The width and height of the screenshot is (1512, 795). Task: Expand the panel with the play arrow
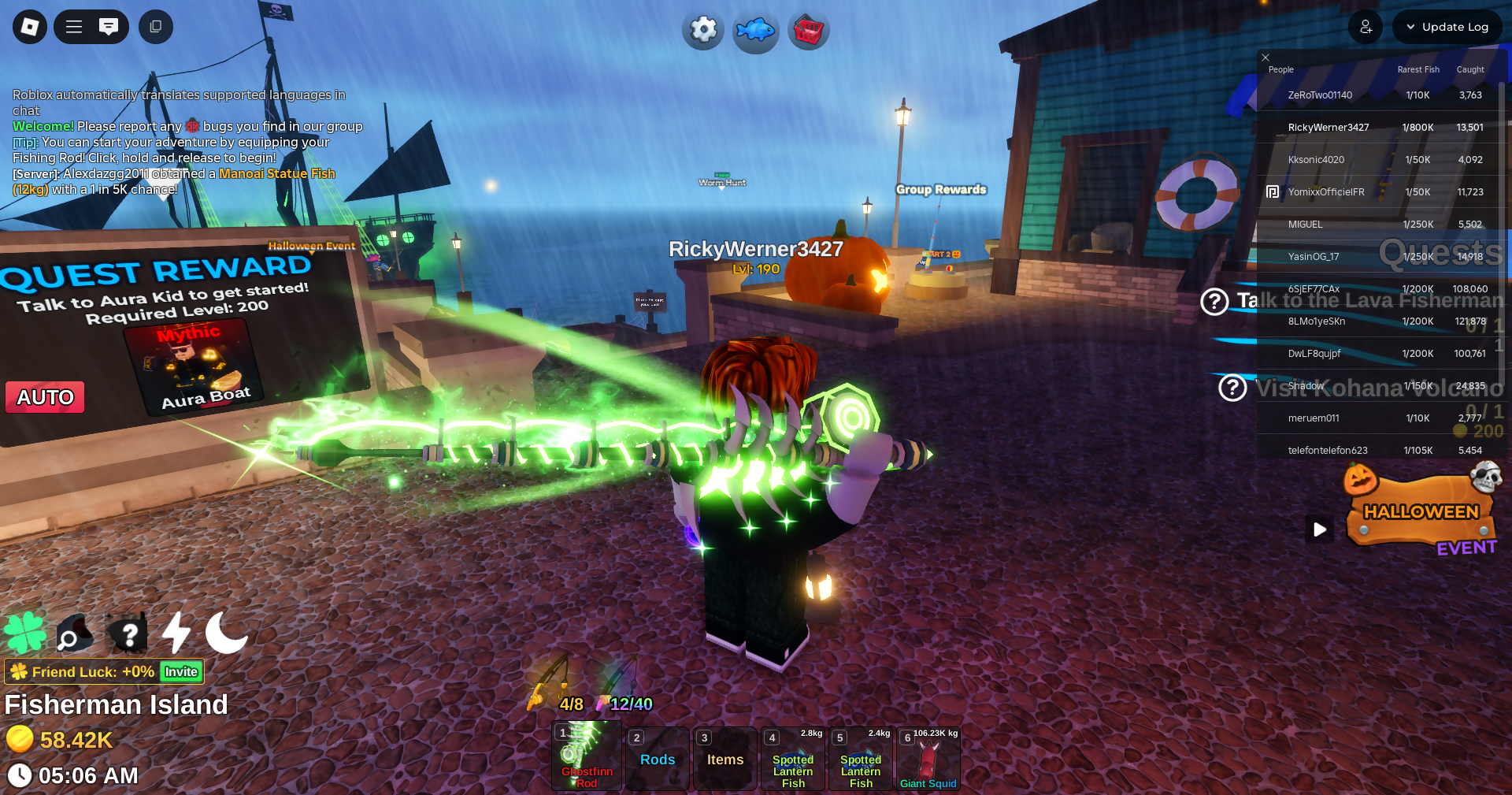click(1320, 529)
